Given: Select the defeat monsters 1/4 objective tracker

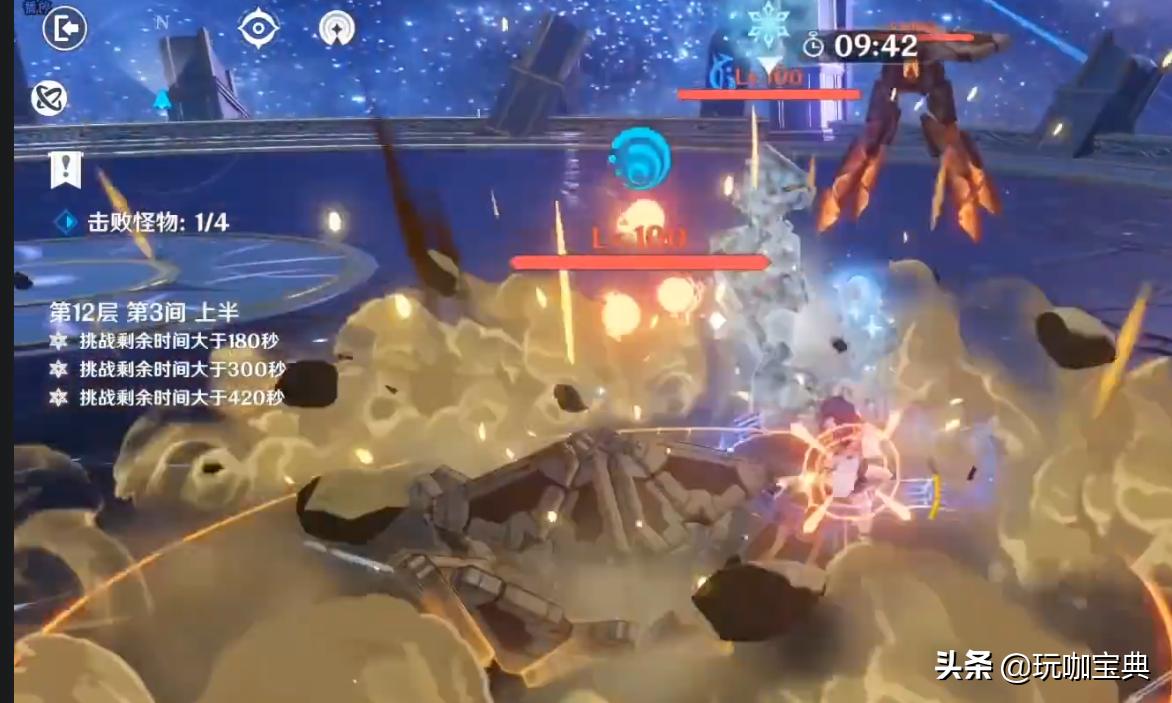Looking at the screenshot, I should 146,223.
